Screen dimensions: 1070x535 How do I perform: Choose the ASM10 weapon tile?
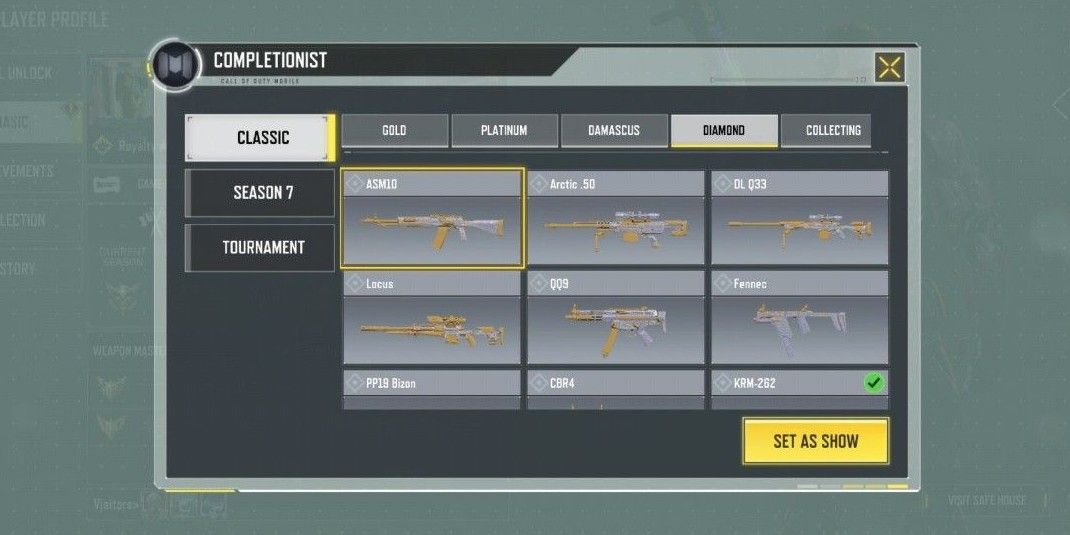click(432, 219)
